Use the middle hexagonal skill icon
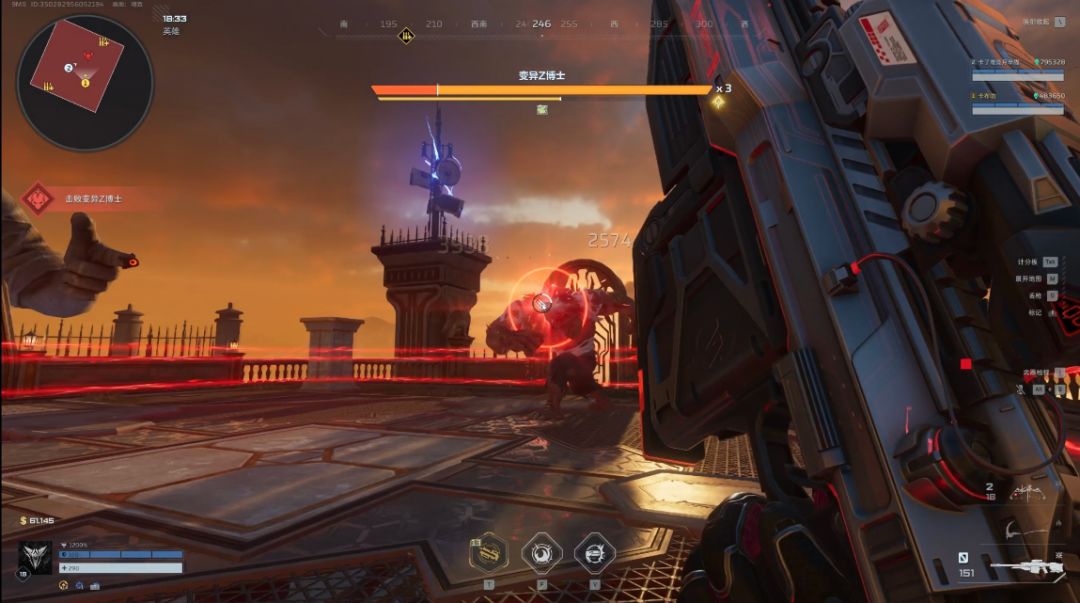 tap(541, 553)
